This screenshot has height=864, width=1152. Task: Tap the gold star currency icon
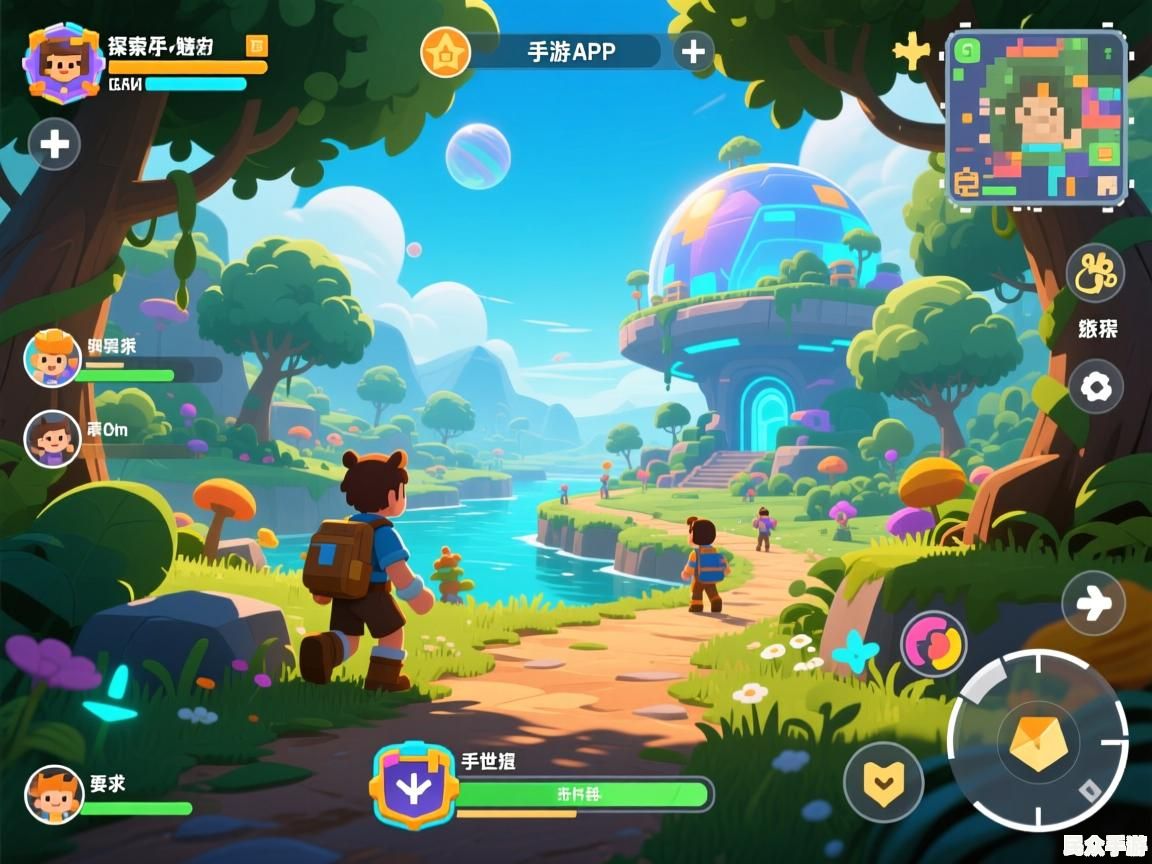(445, 52)
